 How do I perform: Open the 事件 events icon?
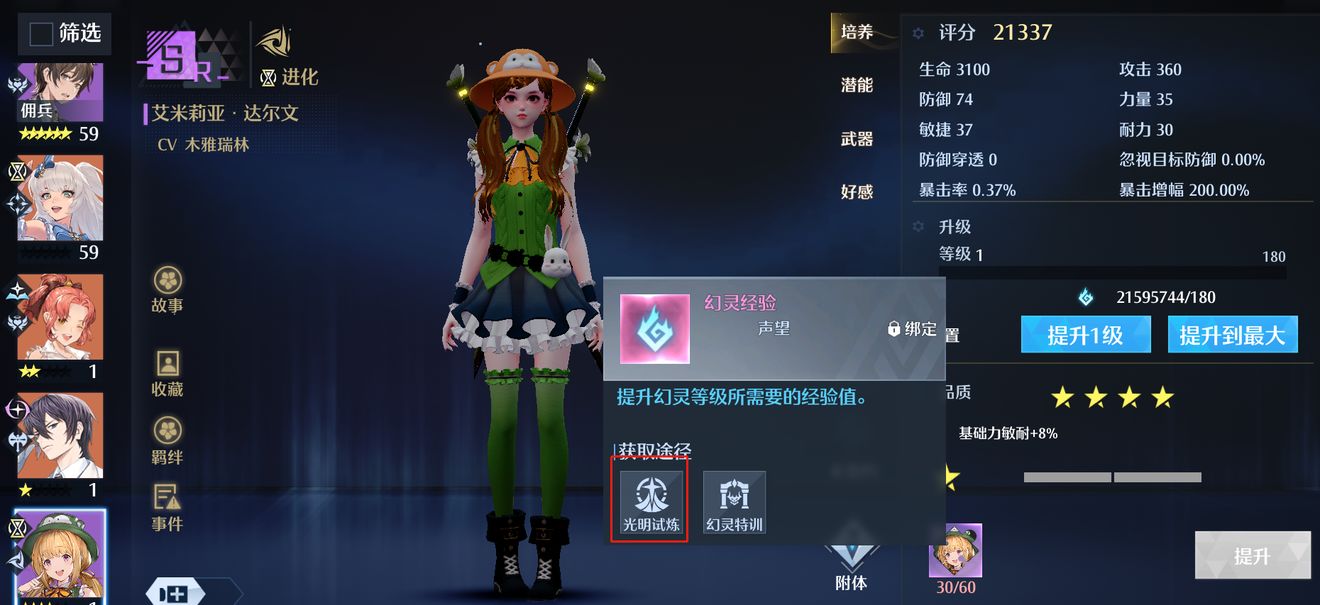pos(167,508)
